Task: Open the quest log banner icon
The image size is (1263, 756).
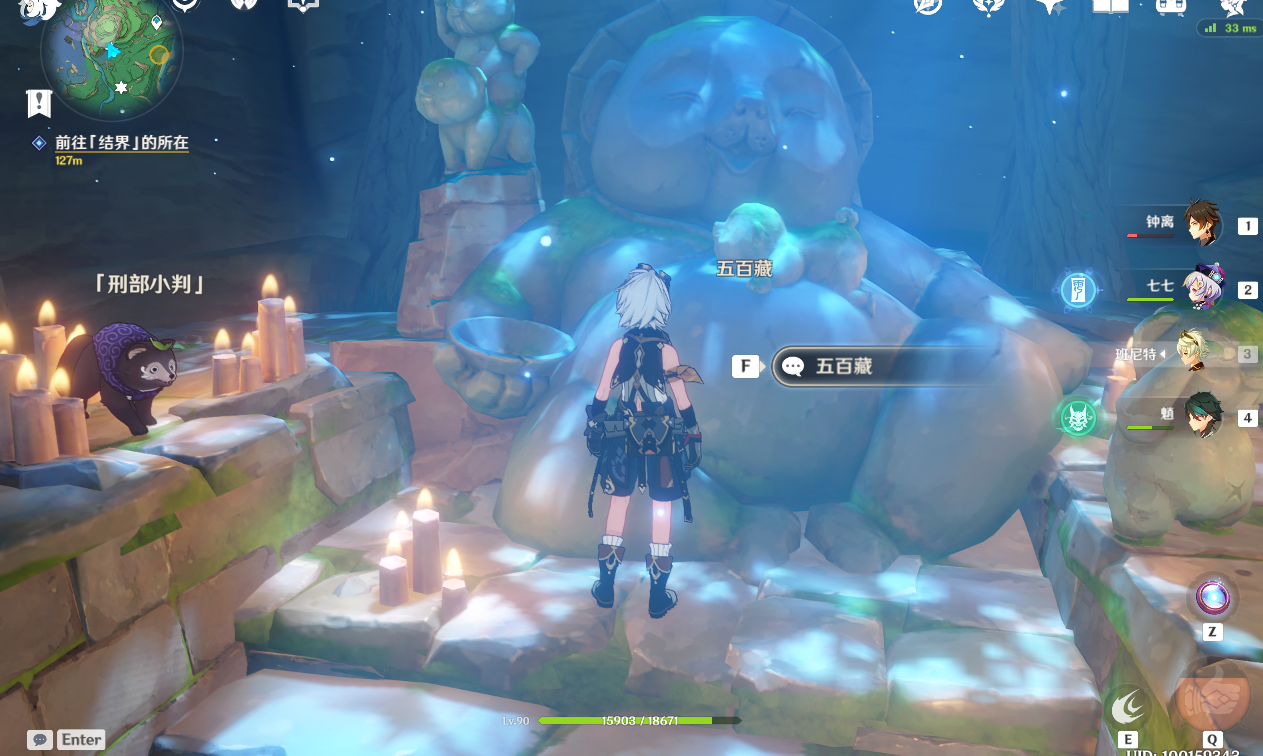Action: pyautogui.click(x=39, y=102)
